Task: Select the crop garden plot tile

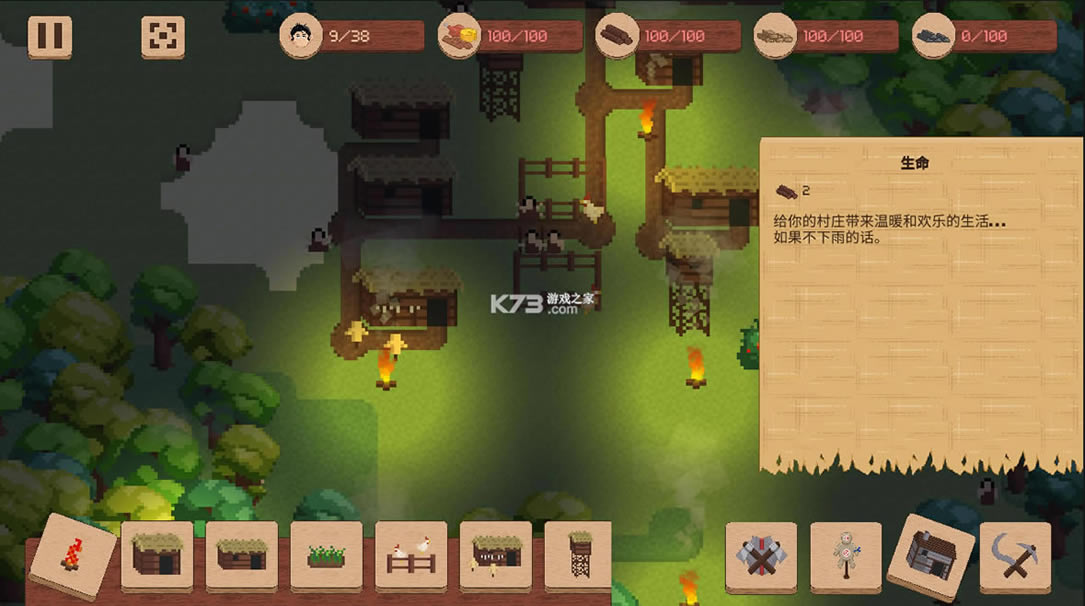Action: point(326,554)
